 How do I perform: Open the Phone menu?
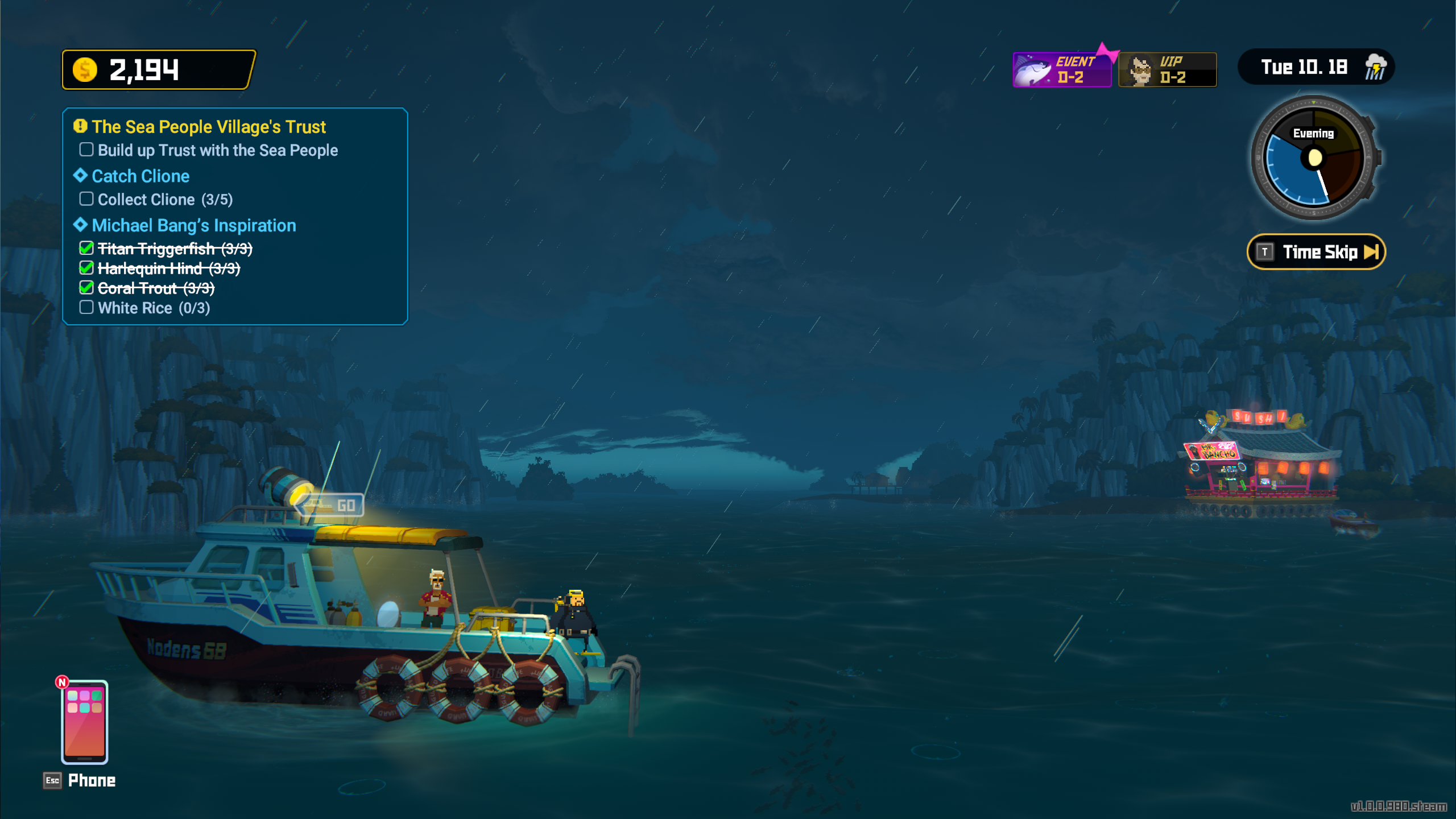point(84,722)
